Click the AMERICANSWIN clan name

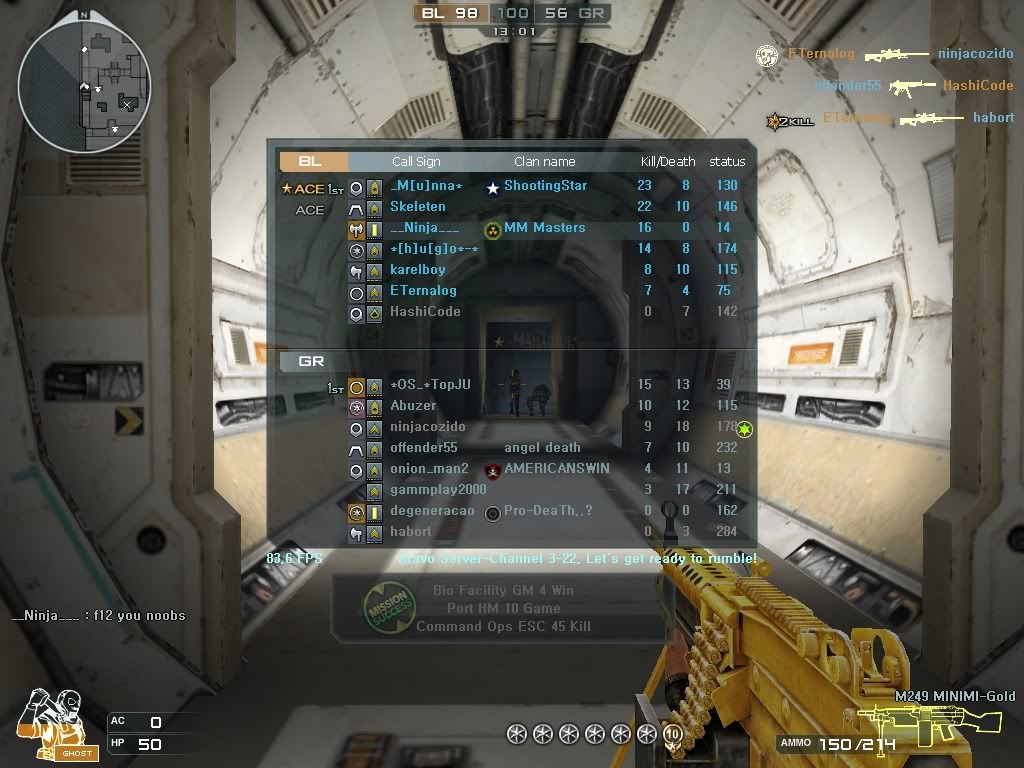pos(557,468)
